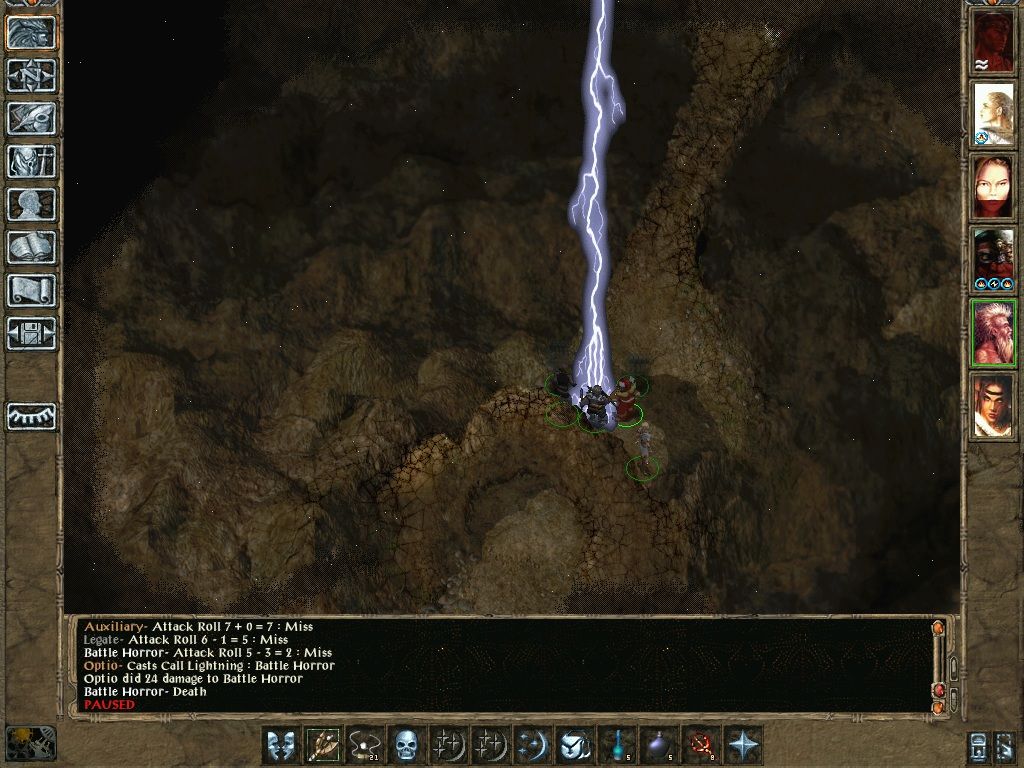1024x768 pixels.
Task: Open the options menu with the floppy disk button
Action: tap(31, 333)
